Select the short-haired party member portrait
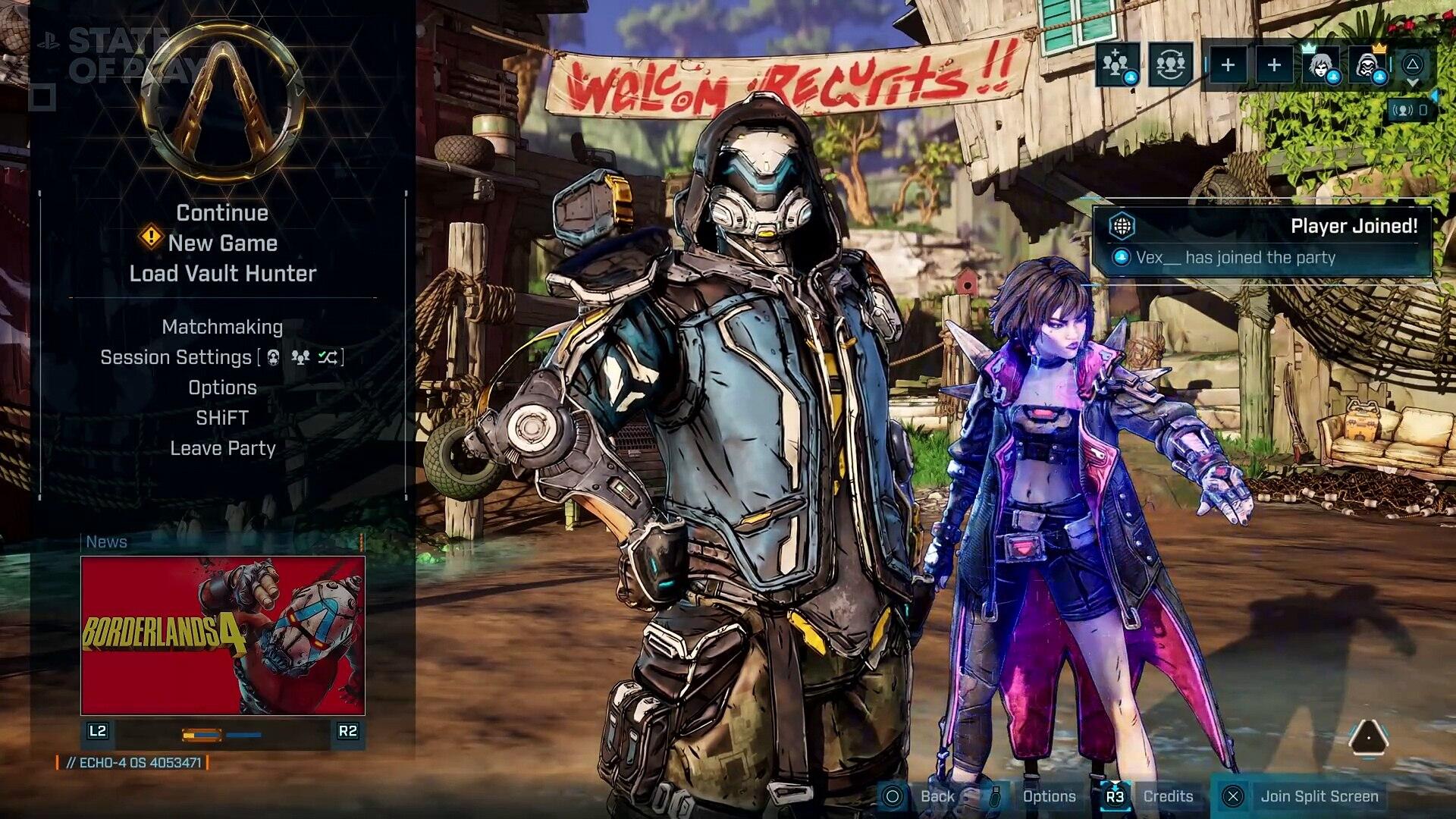Screen dimensions: 1456x819 tap(1319, 65)
